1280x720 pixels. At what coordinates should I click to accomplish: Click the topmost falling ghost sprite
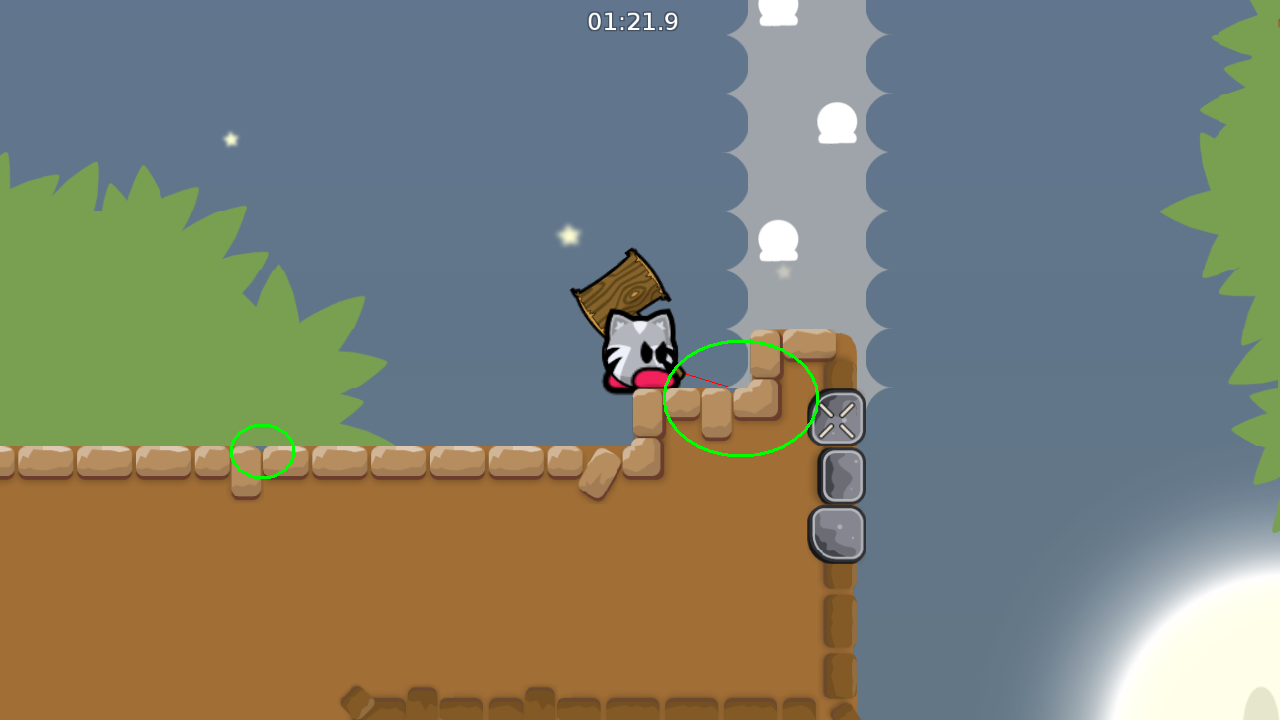coord(778,10)
